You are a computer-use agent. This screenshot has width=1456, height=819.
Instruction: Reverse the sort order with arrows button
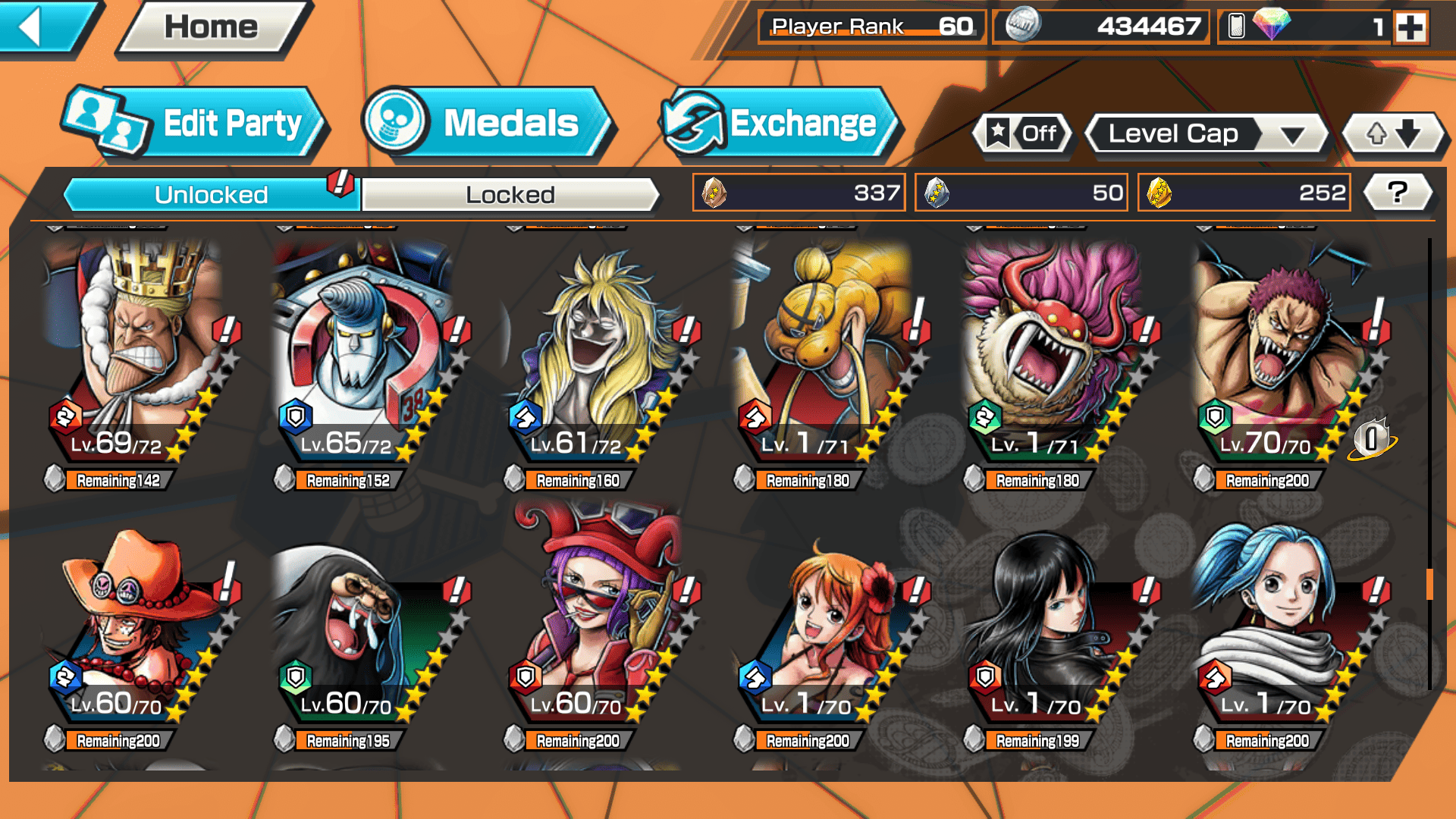(x=1392, y=134)
